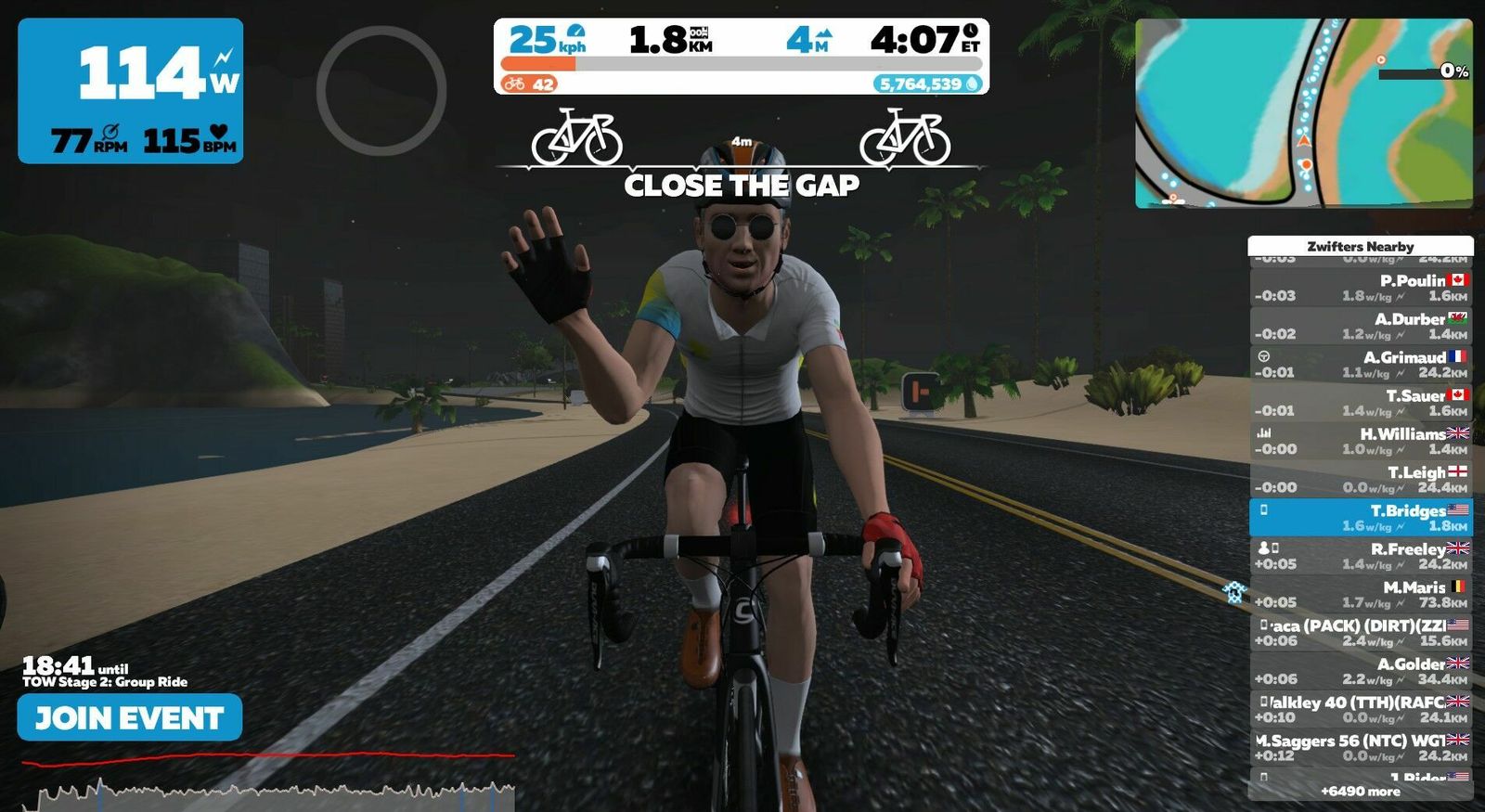Join the TOW Stage 2 group ride event
The height and width of the screenshot is (812, 1485).
(130, 717)
